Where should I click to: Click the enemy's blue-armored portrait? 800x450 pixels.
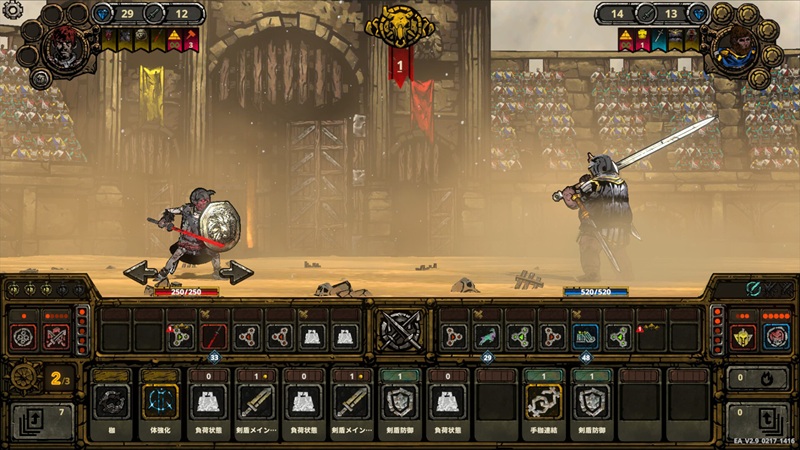coord(735,45)
